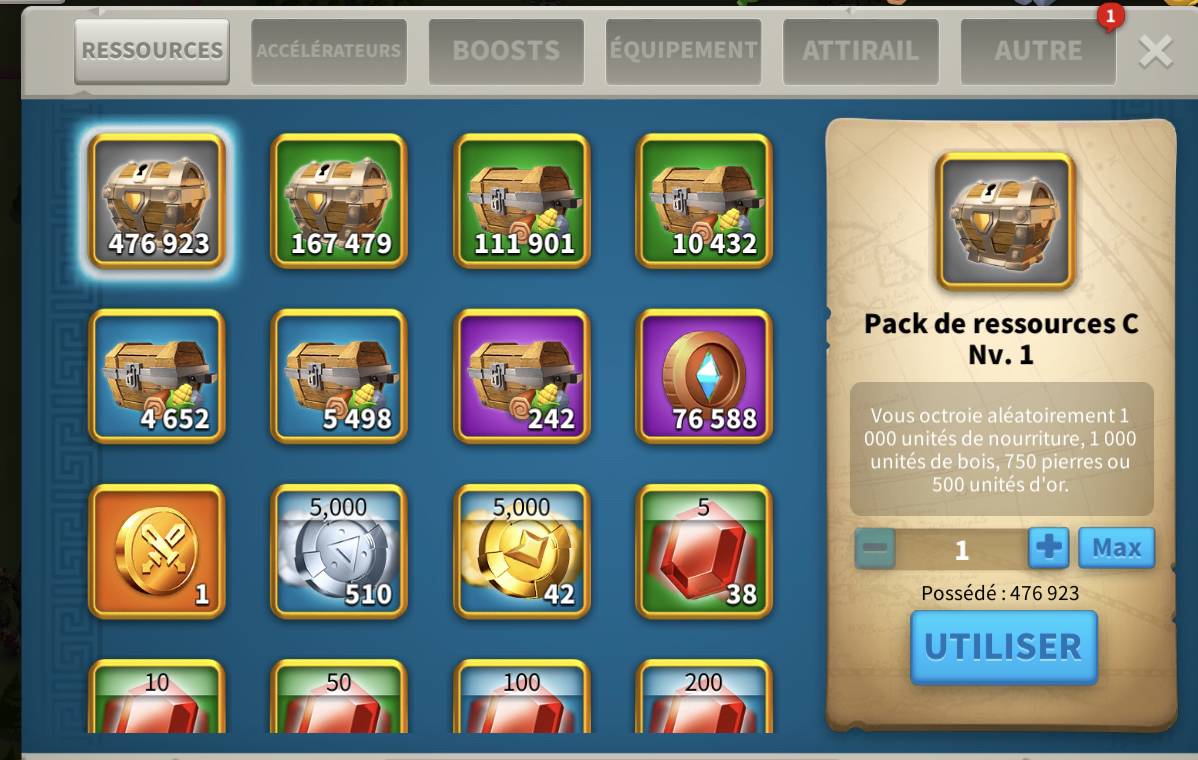
Task: Switch to the Accélérateurs tab
Action: (329, 51)
